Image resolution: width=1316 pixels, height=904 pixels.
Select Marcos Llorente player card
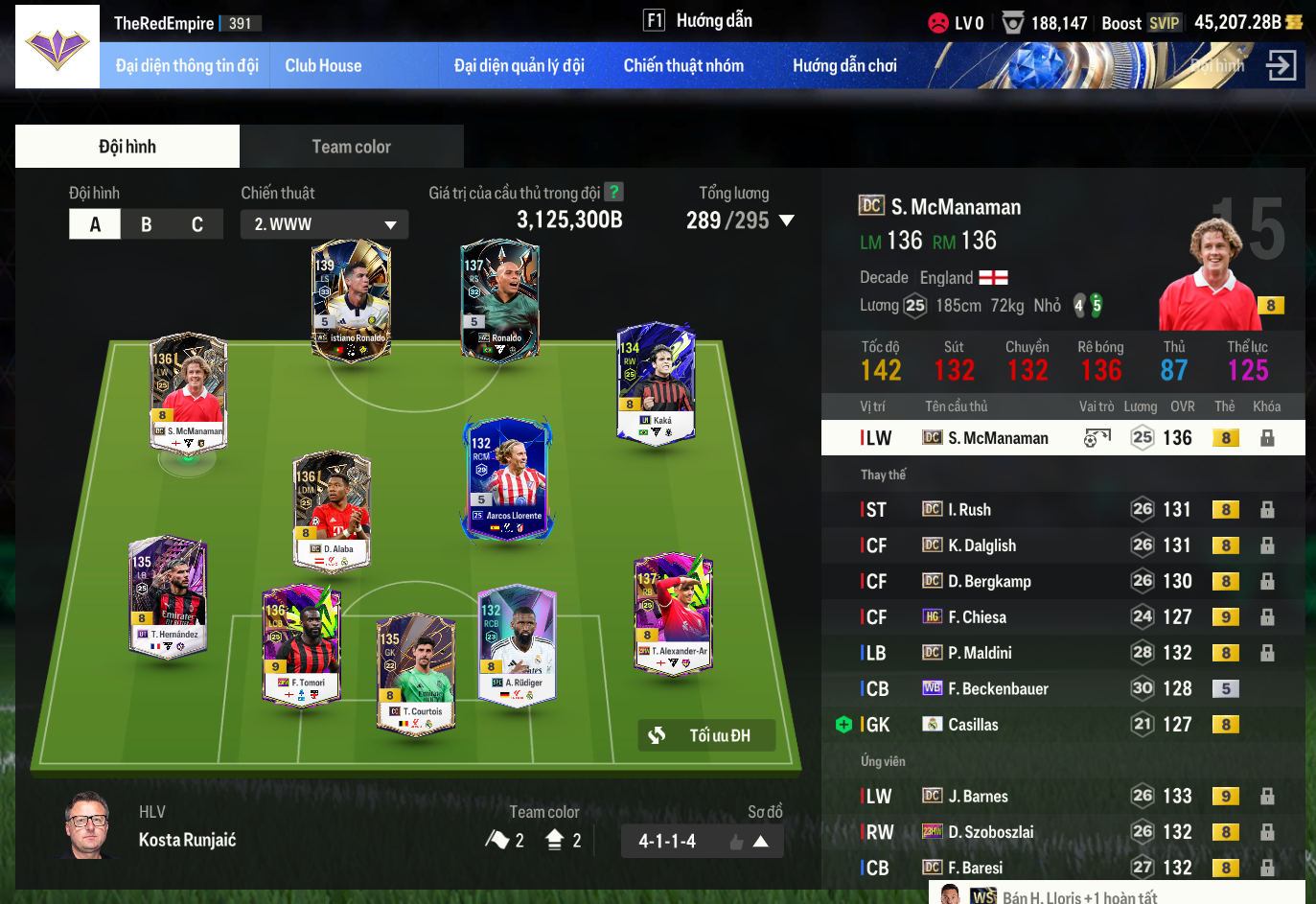[507, 477]
